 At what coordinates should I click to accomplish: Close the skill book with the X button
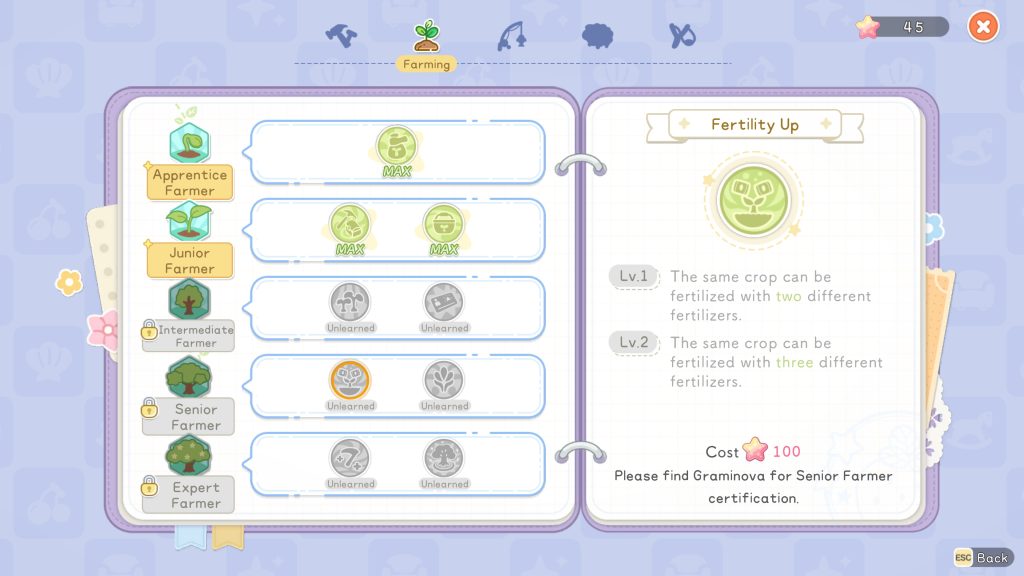coord(983,27)
